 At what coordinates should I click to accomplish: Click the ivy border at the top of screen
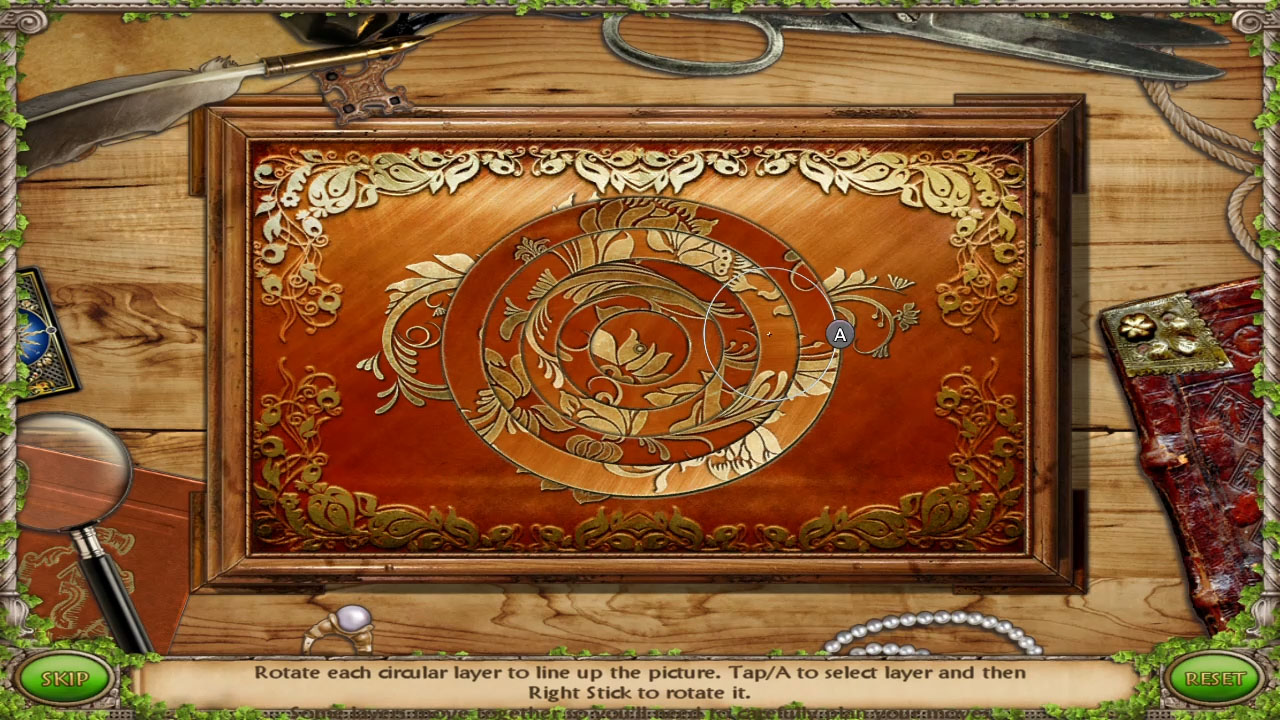coord(640,8)
